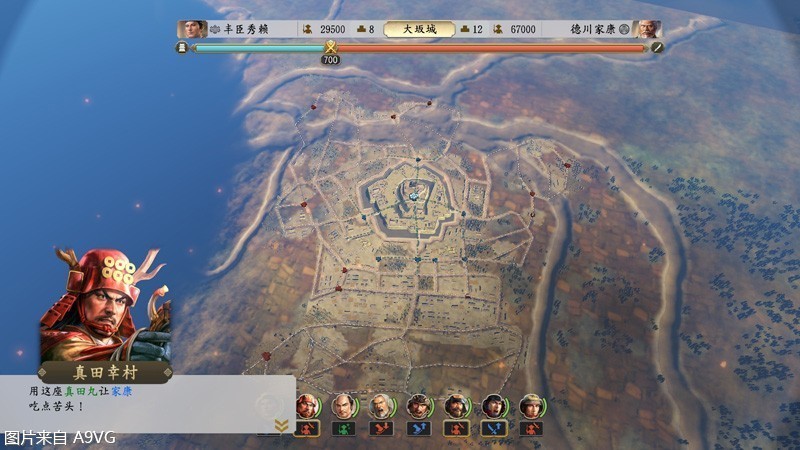Click the 大坂城 castle name label
The width and height of the screenshot is (800, 450).
[x=418, y=30]
